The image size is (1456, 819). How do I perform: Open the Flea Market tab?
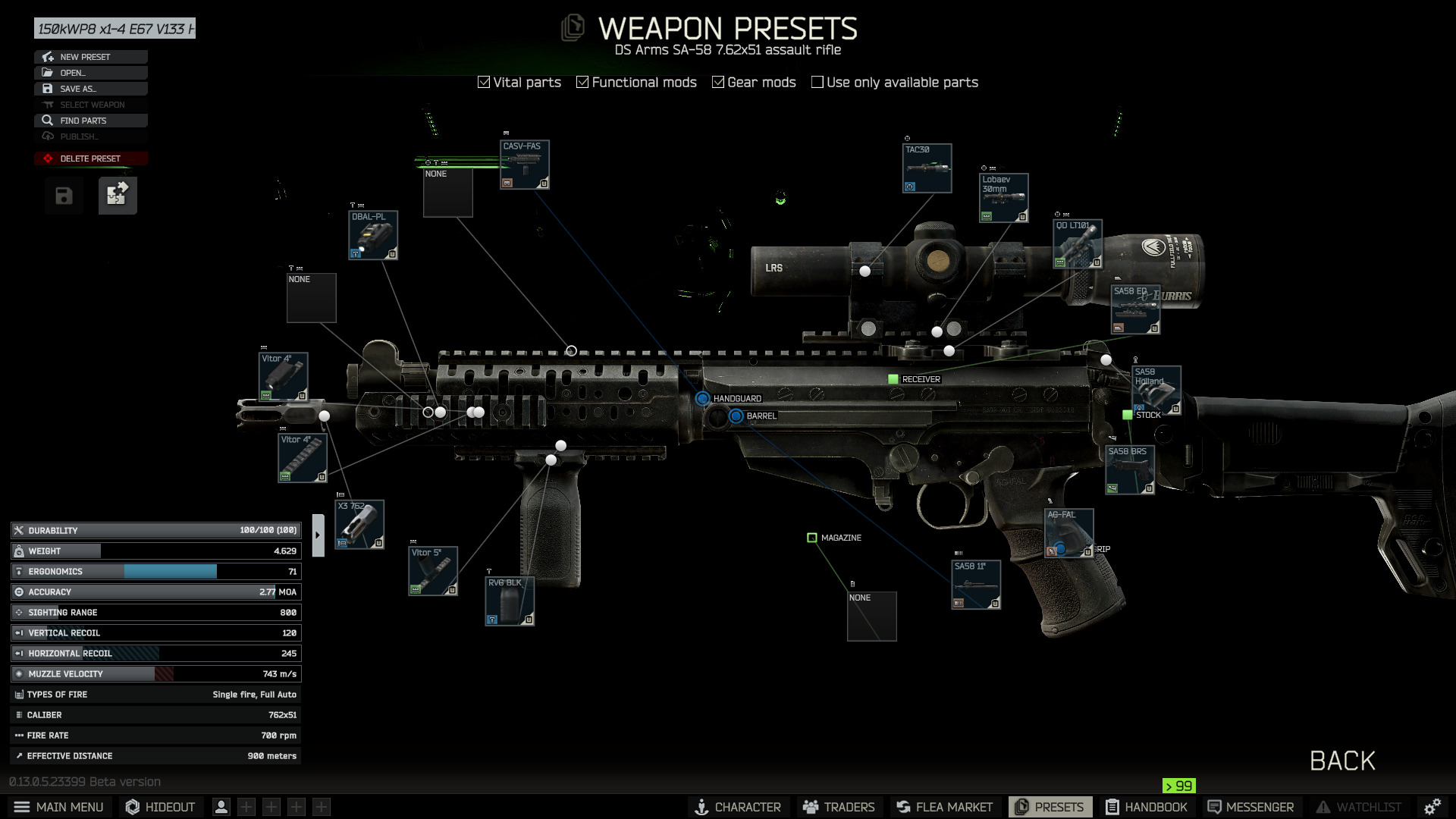[x=944, y=807]
